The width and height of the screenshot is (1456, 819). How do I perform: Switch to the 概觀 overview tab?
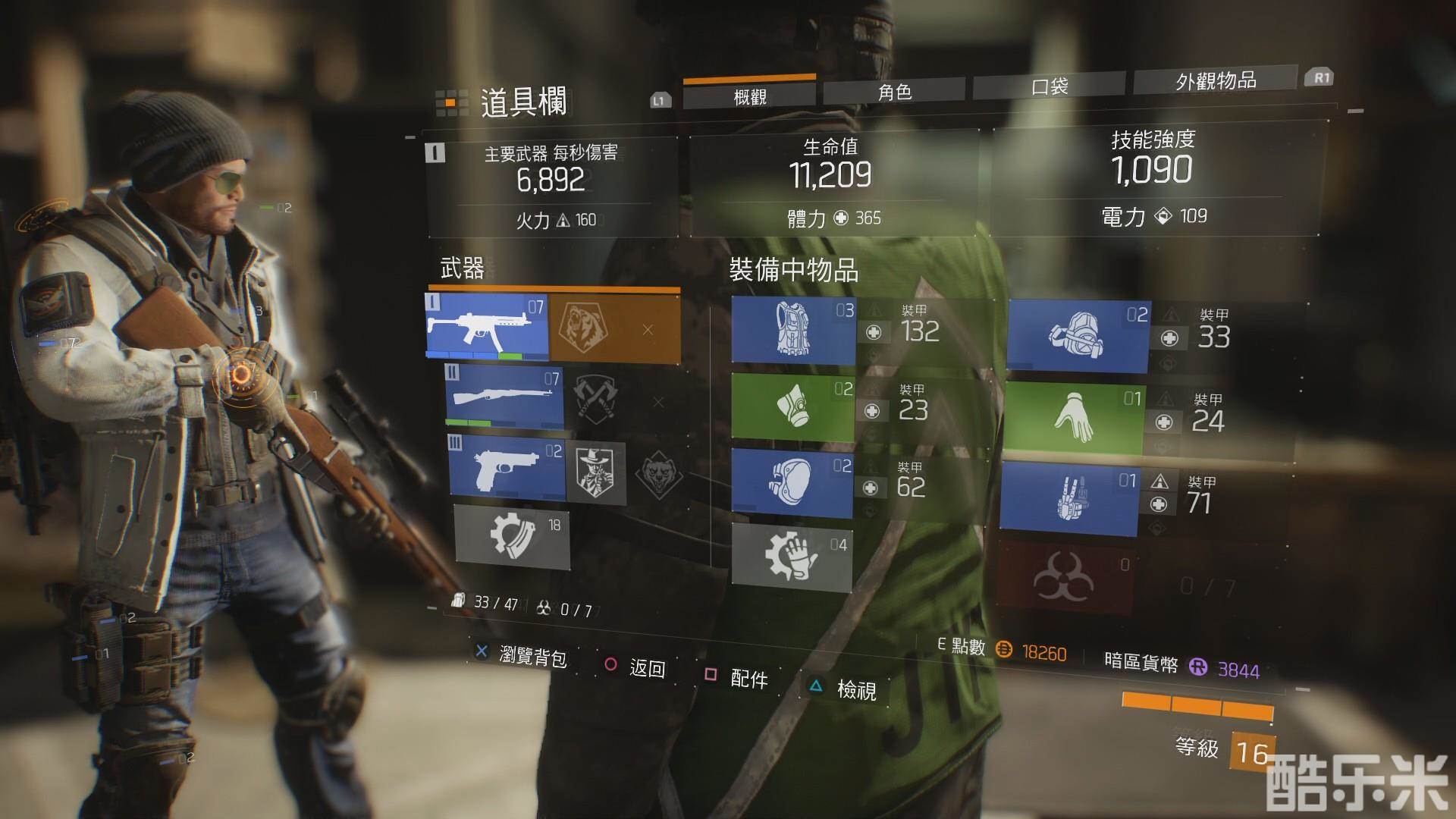point(749,96)
